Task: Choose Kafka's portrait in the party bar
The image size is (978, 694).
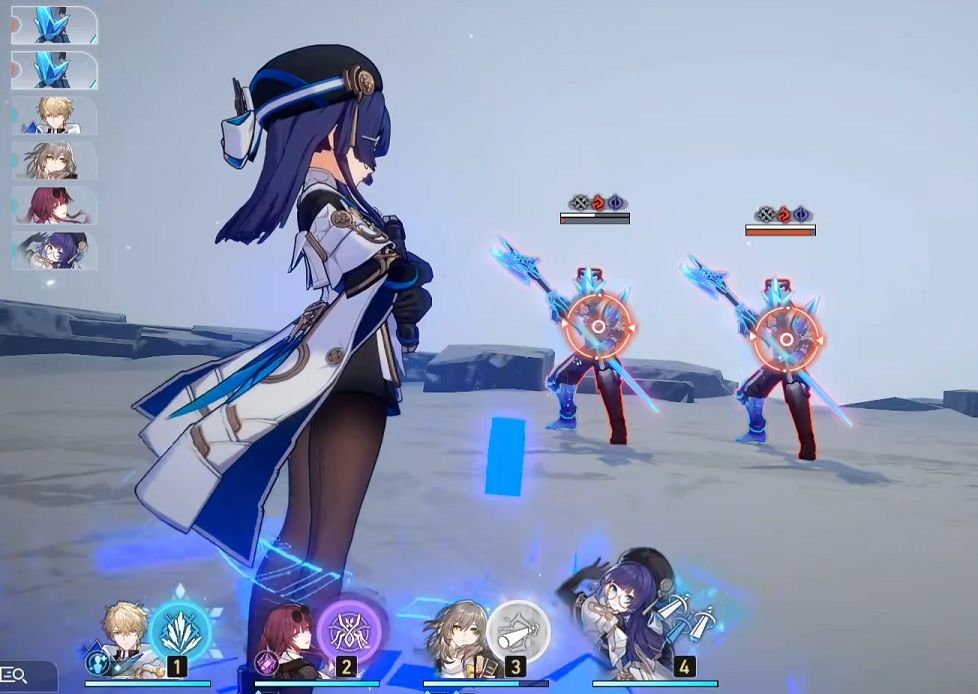Action: pyautogui.click(x=290, y=638)
